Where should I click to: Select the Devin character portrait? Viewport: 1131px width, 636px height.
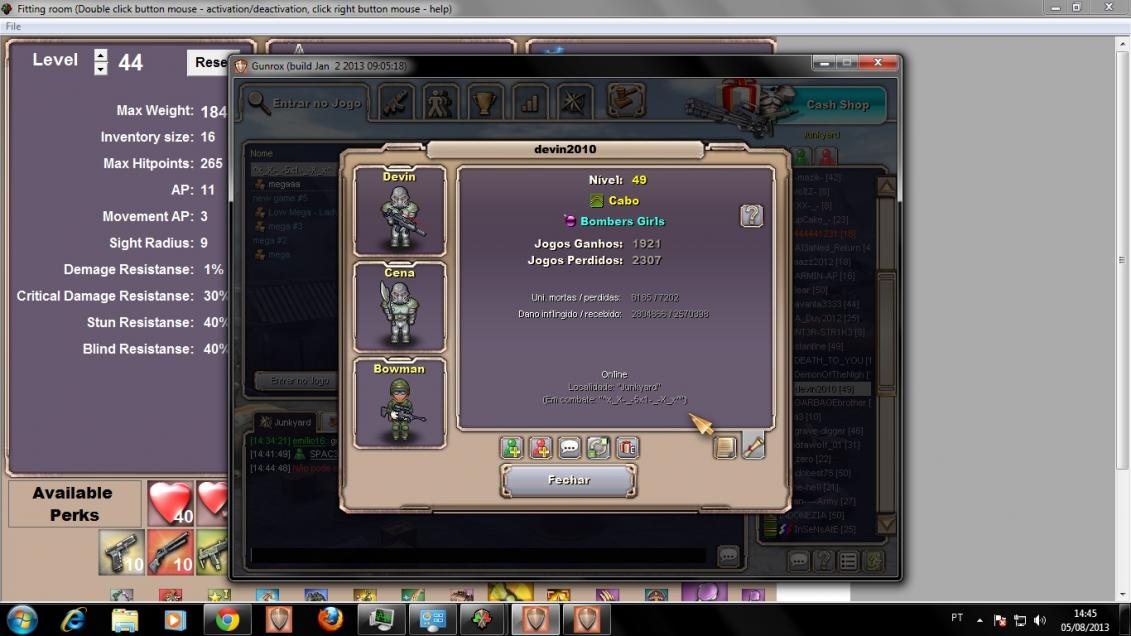tap(399, 210)
